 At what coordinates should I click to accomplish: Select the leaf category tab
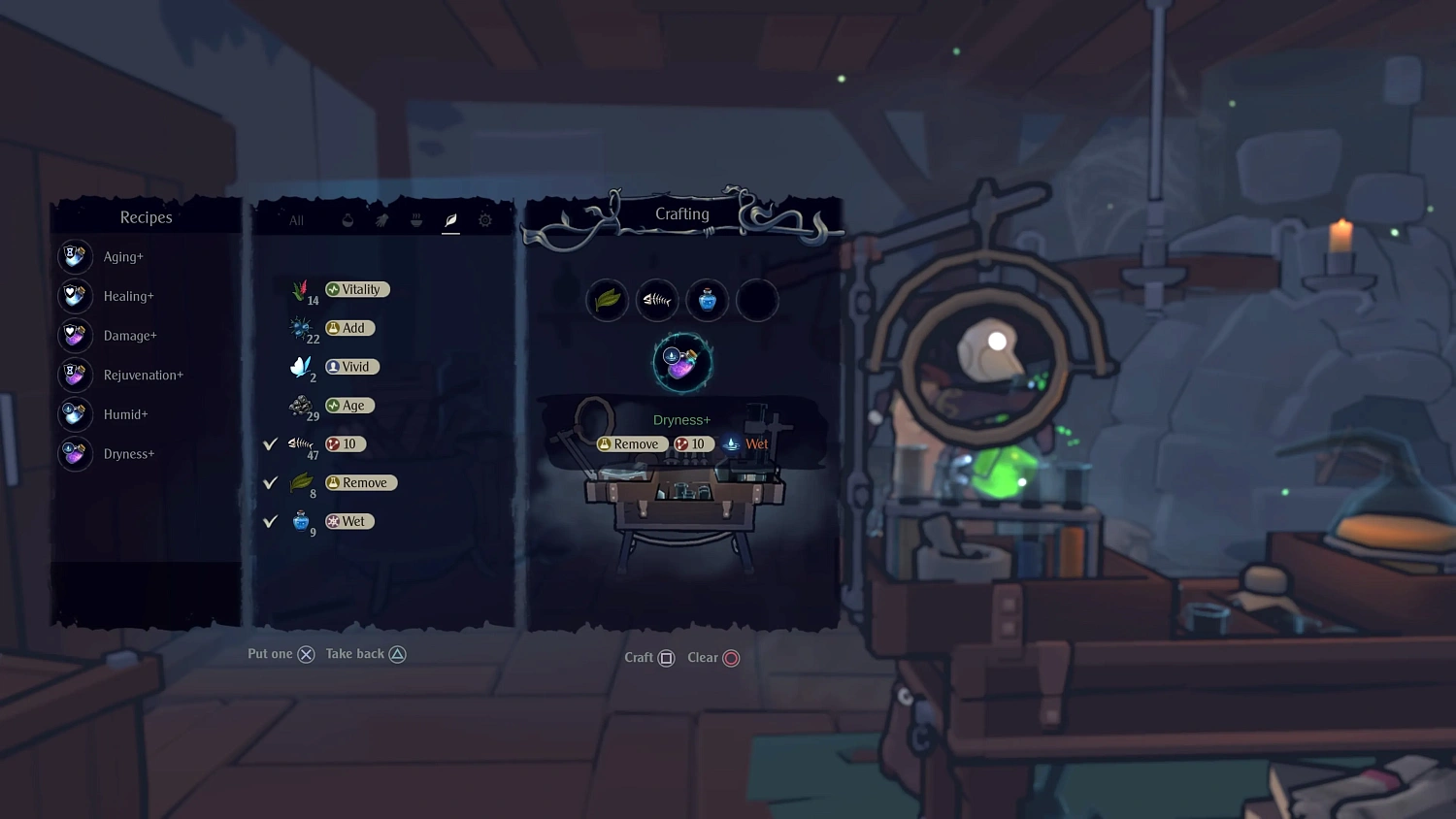[450, 220]
